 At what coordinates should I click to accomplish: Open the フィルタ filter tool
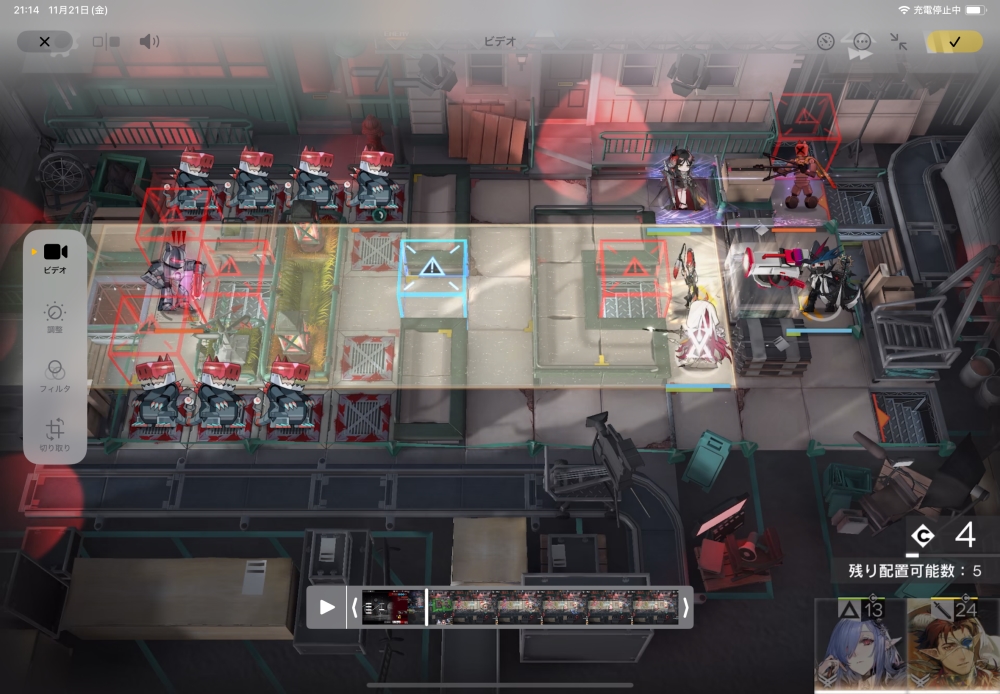coord(55,375)
